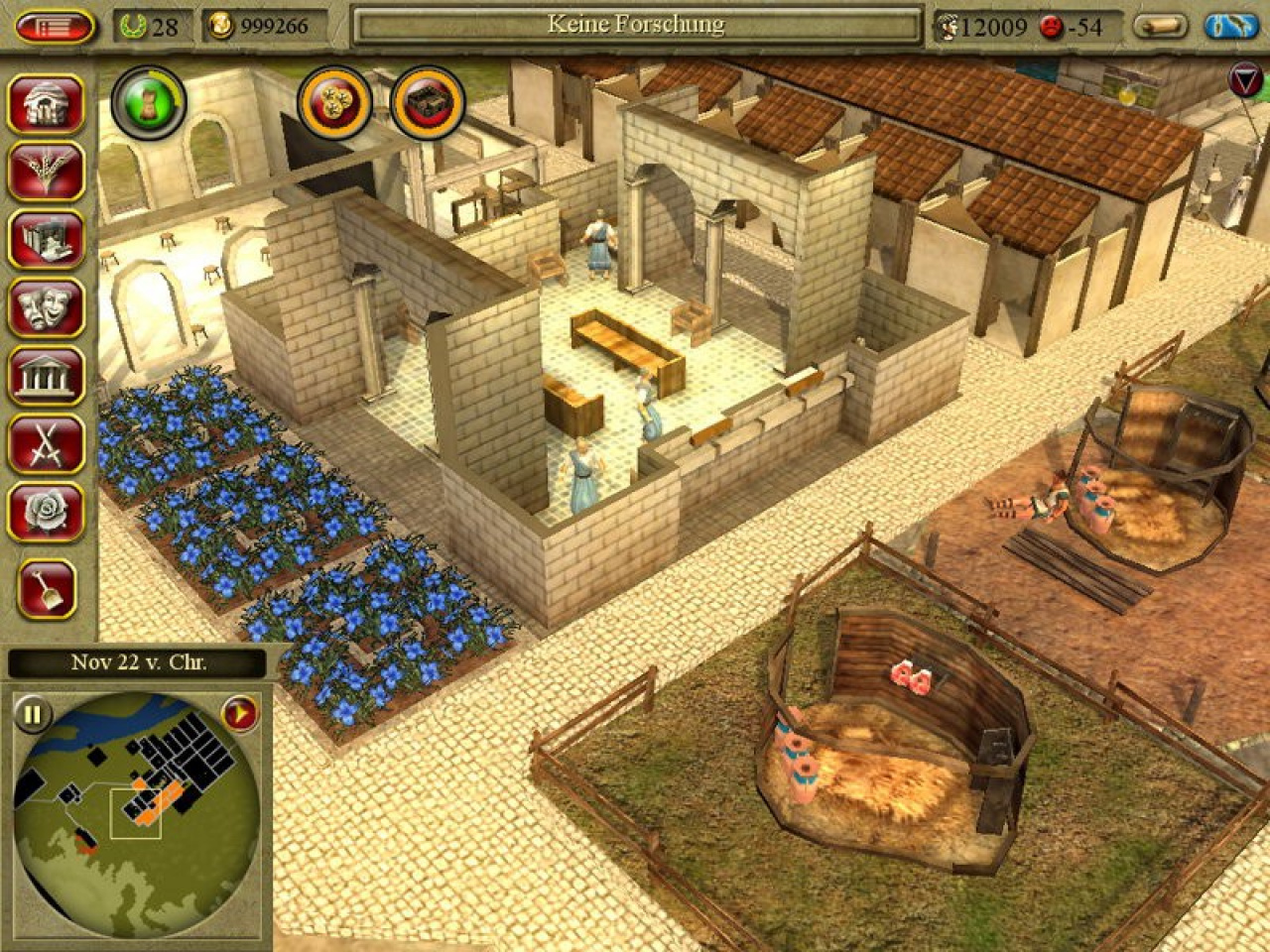
Task: Open the red main menu button
Action: (x=54, y=26)
